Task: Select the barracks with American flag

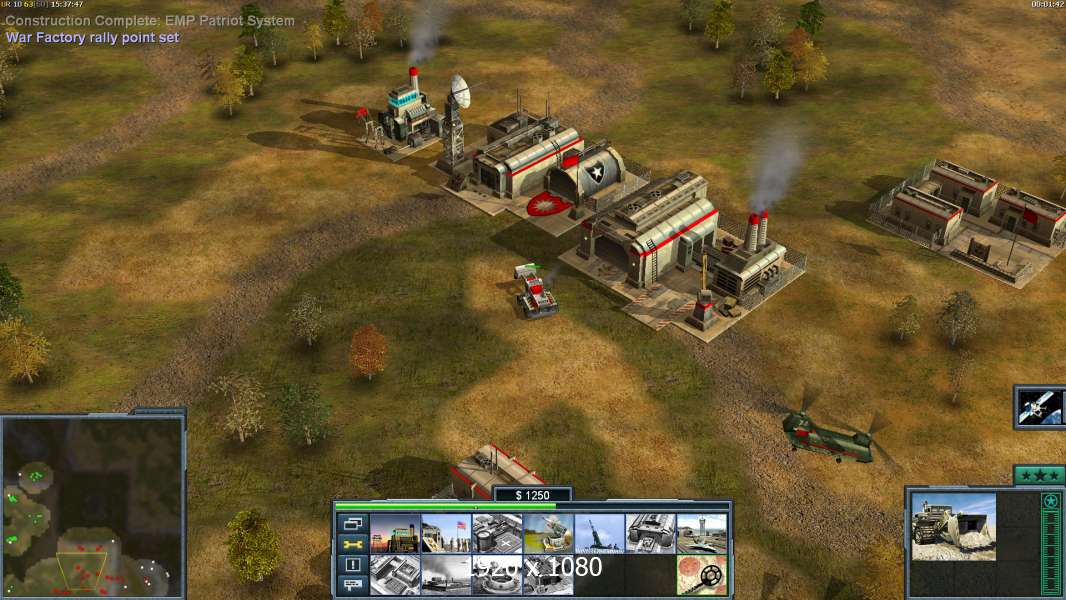Action: 445,533
